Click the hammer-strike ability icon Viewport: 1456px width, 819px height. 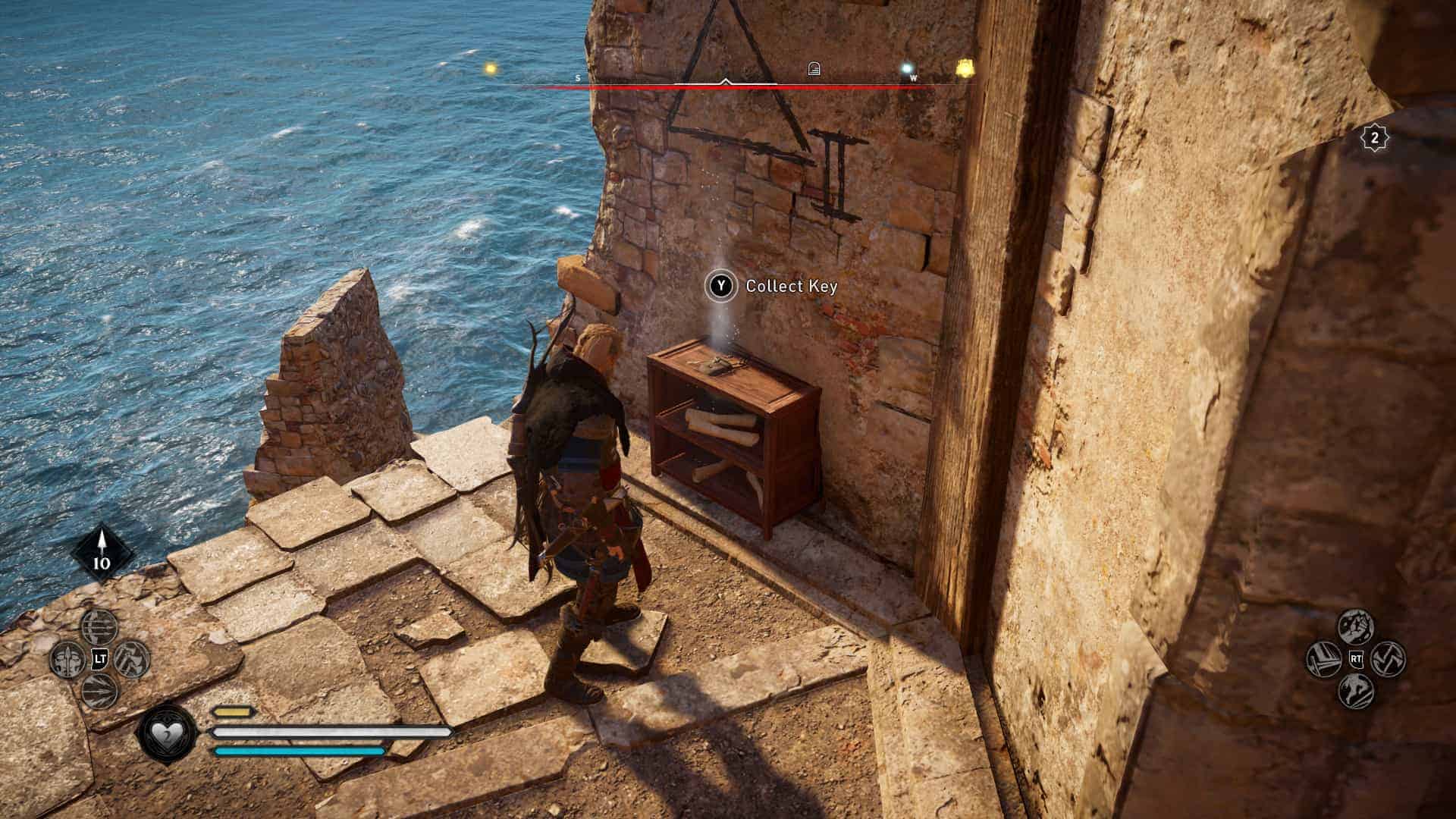tap(1323, 658)
